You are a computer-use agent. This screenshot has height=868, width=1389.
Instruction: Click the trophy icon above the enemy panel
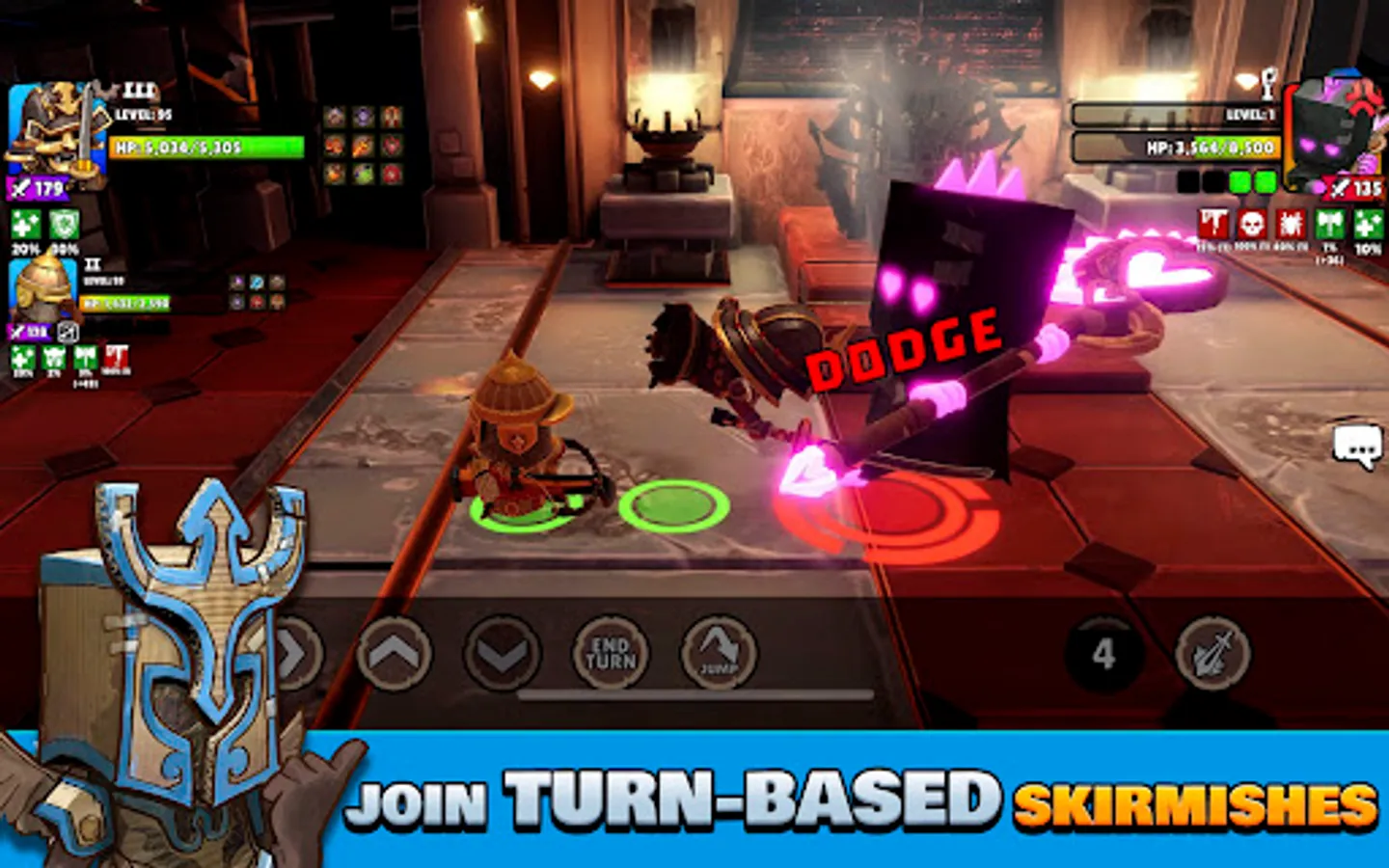1267,81
